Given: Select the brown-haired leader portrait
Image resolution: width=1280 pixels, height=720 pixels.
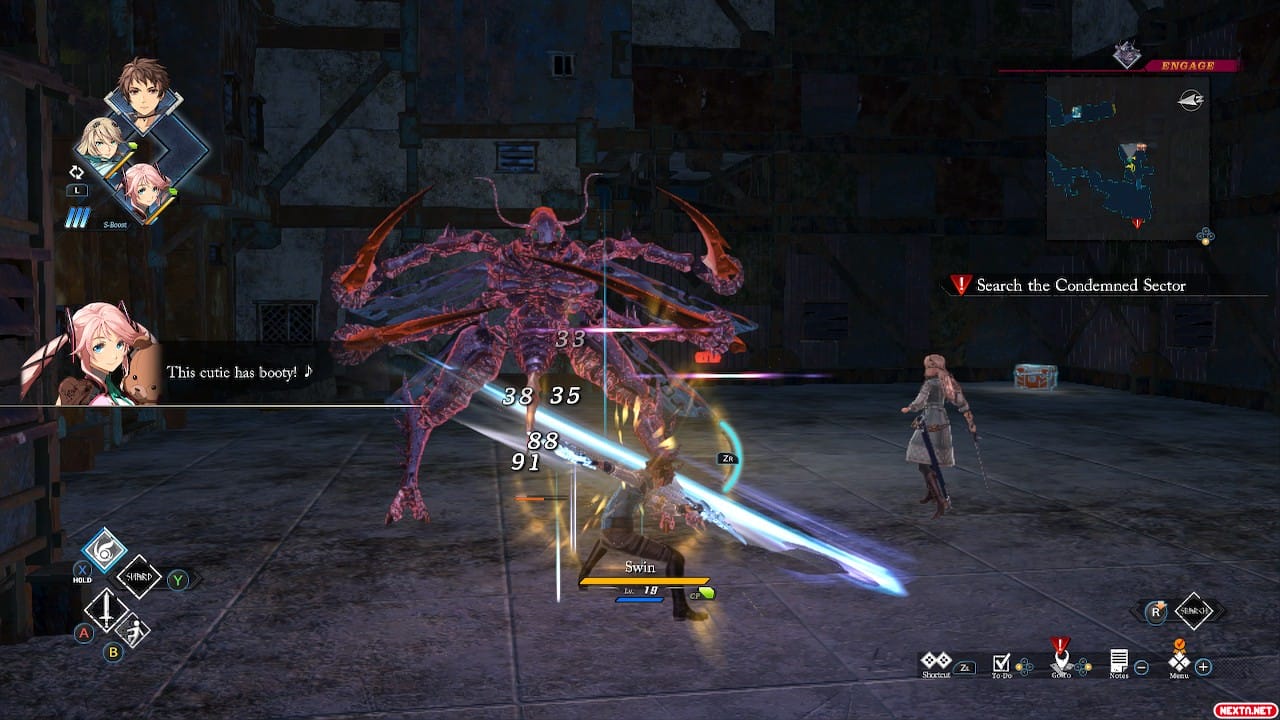Looking at the screenshot, I should (x=144, y=93).
